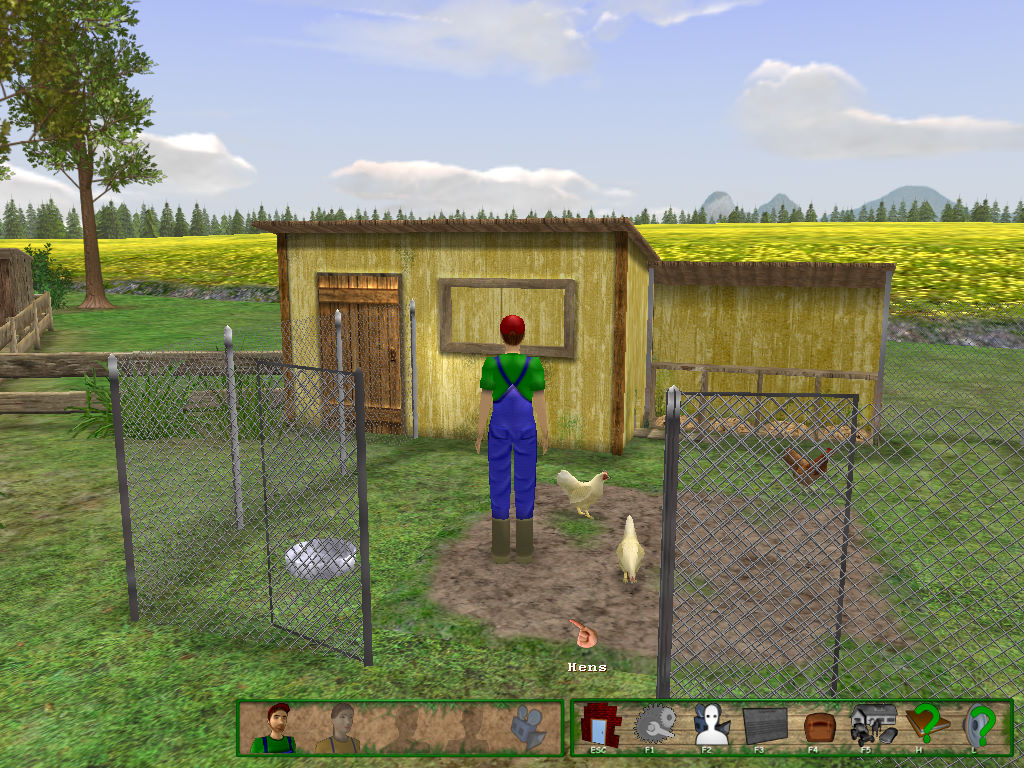
Task: Click the ear with question mark icon
Action: 980,724
